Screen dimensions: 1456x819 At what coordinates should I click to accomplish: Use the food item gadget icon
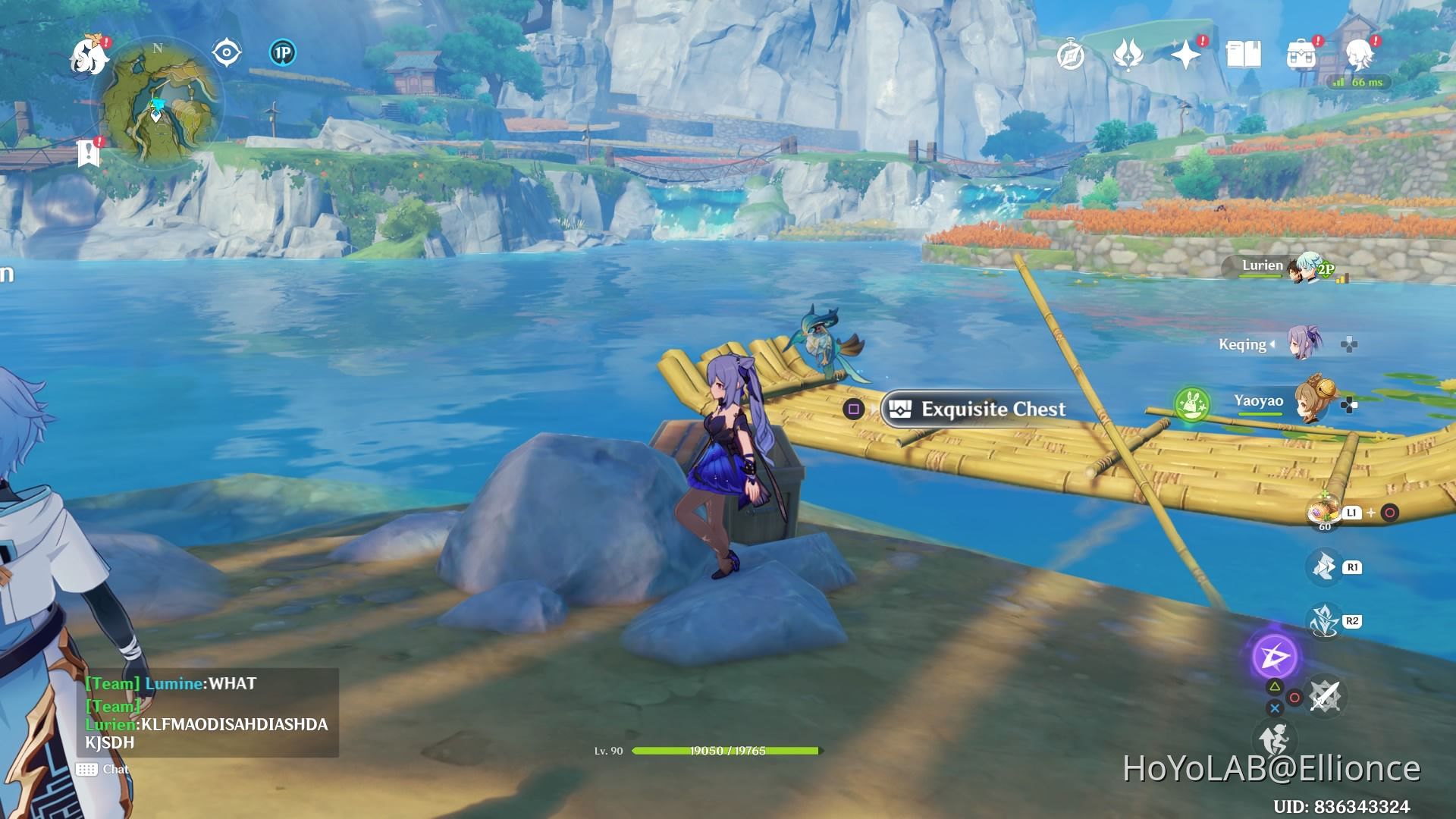point(1324,513)
